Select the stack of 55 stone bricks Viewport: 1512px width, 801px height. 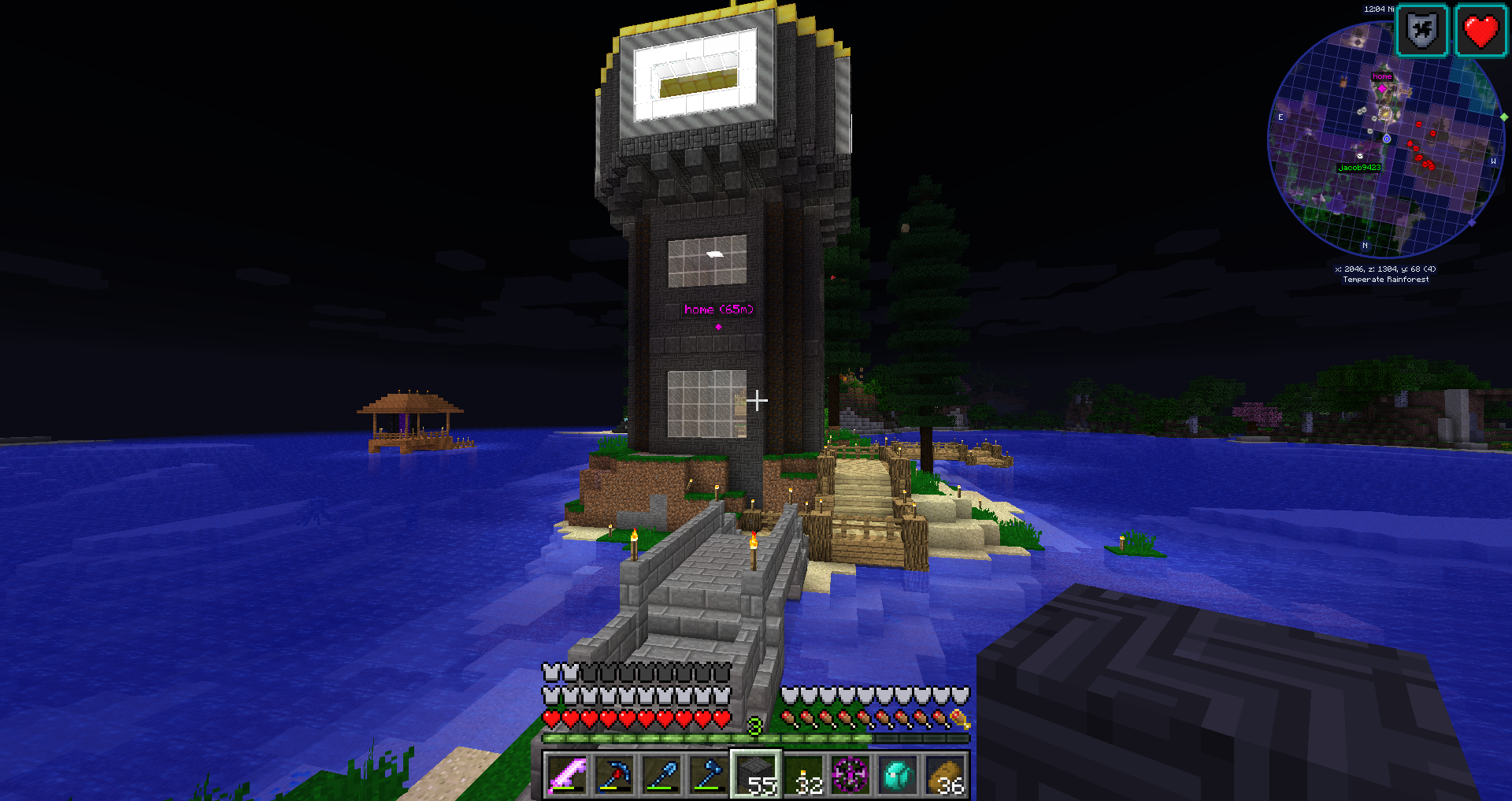click(757, 774)
